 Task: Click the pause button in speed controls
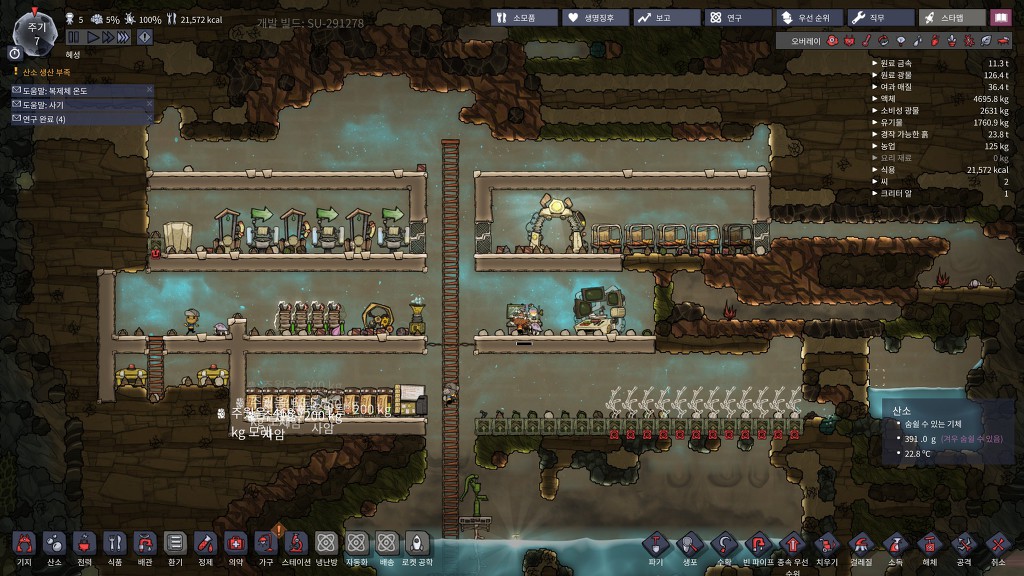pyautogui.click(x=75, y=36)
